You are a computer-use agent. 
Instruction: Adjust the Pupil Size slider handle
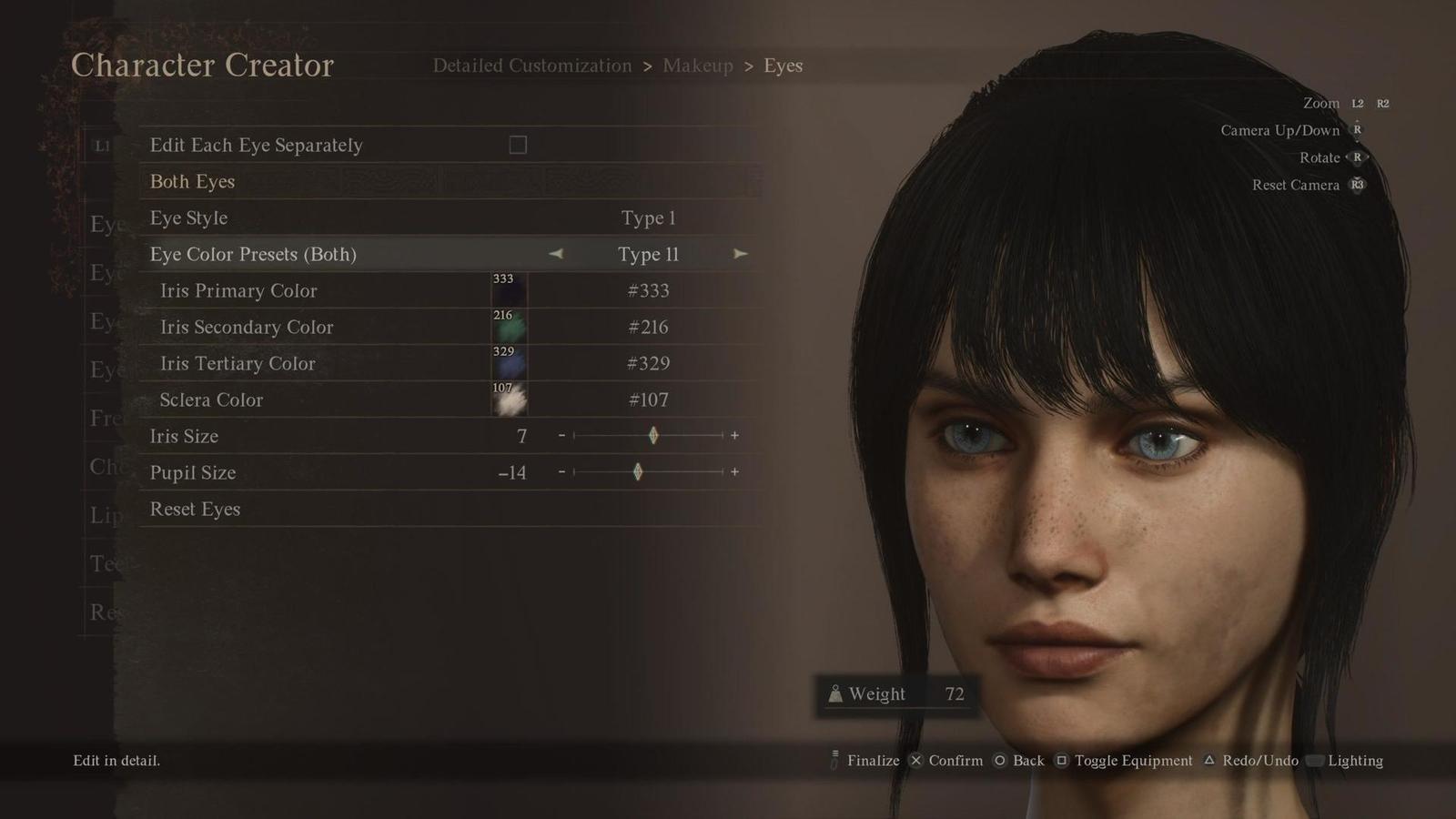point(638,472)
